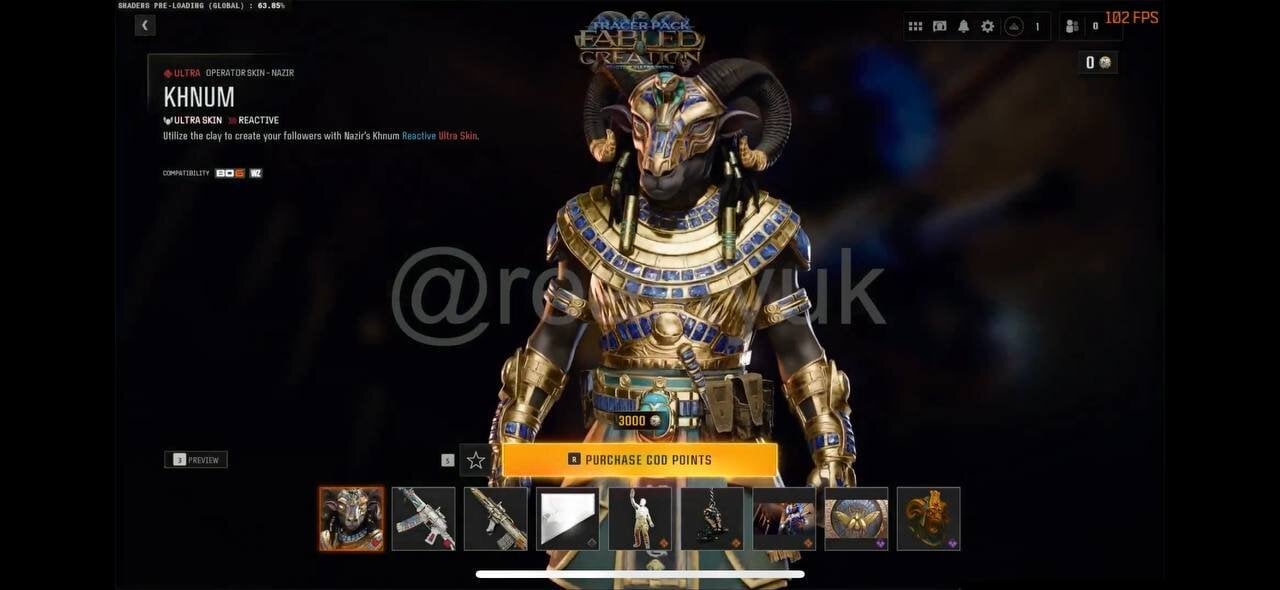Choose the golden ram head thumbnail
The height and width of the screenshot is (590, 1280).
click(928, 519)
